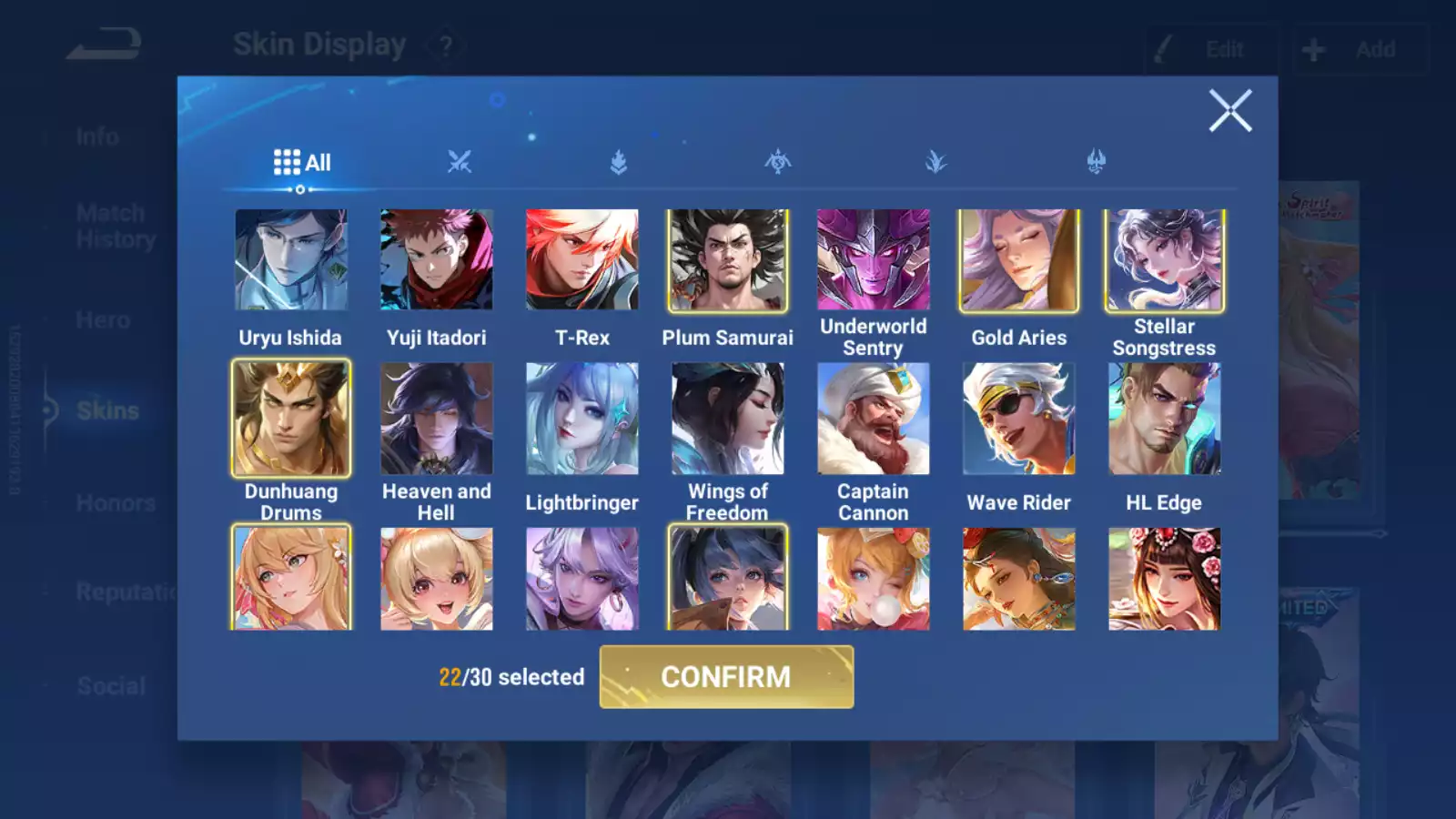This screenshot has height=819, width=1456.
Task: Select the Lightbringer skin
Action: [x=582, y=419]
